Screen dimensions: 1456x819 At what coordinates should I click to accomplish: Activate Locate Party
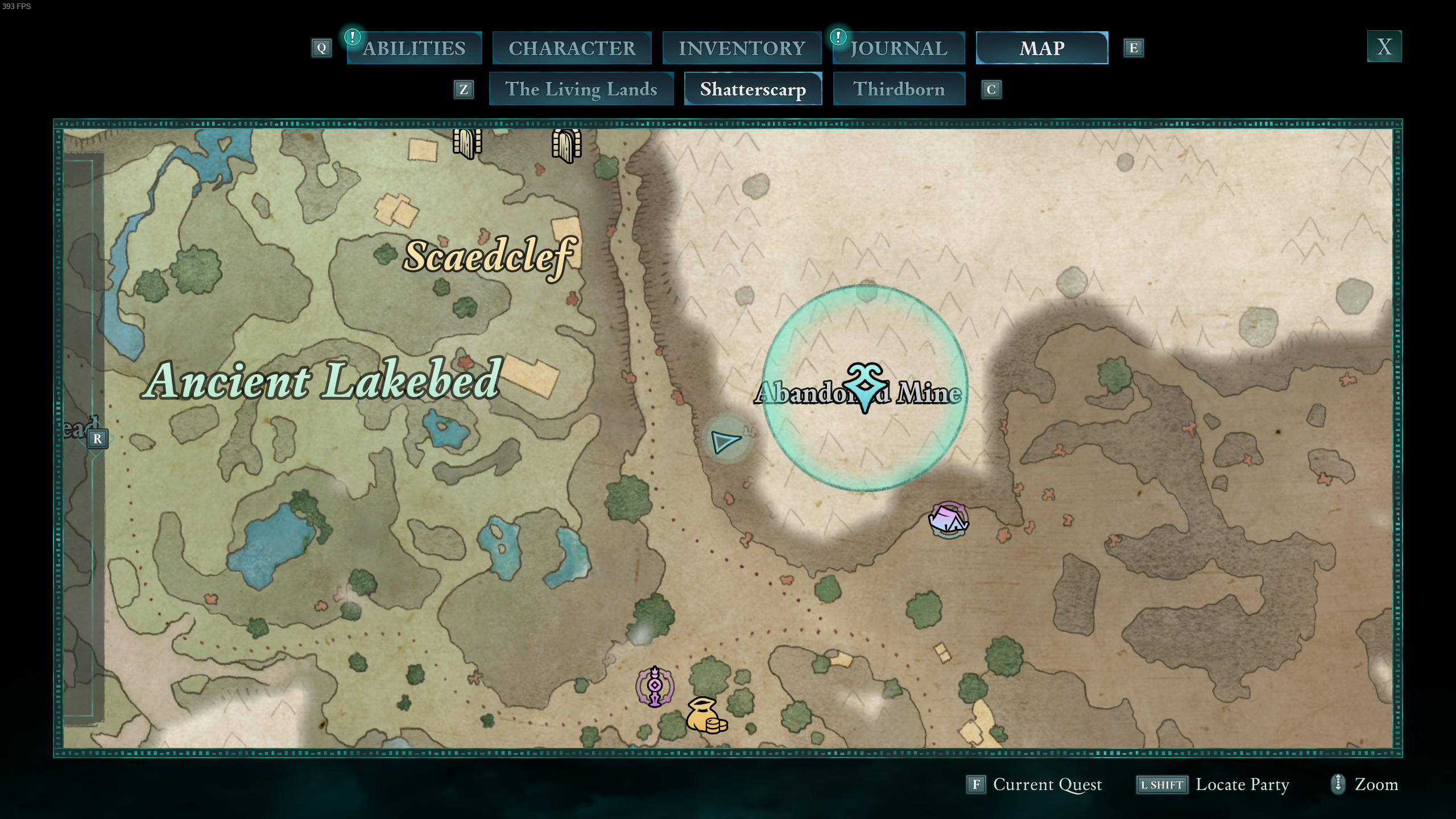click(x=1213, y=785)
